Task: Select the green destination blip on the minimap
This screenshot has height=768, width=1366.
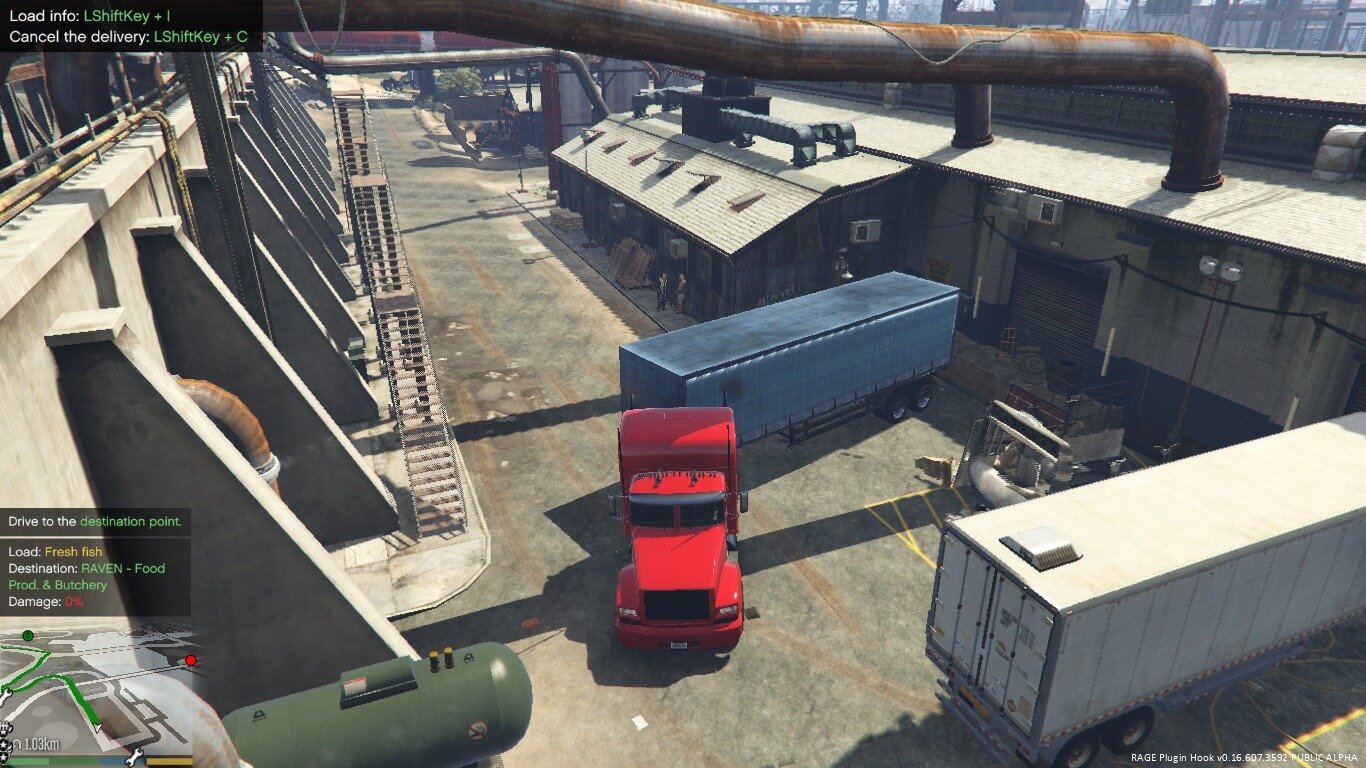Action: (x=28, y=636)
